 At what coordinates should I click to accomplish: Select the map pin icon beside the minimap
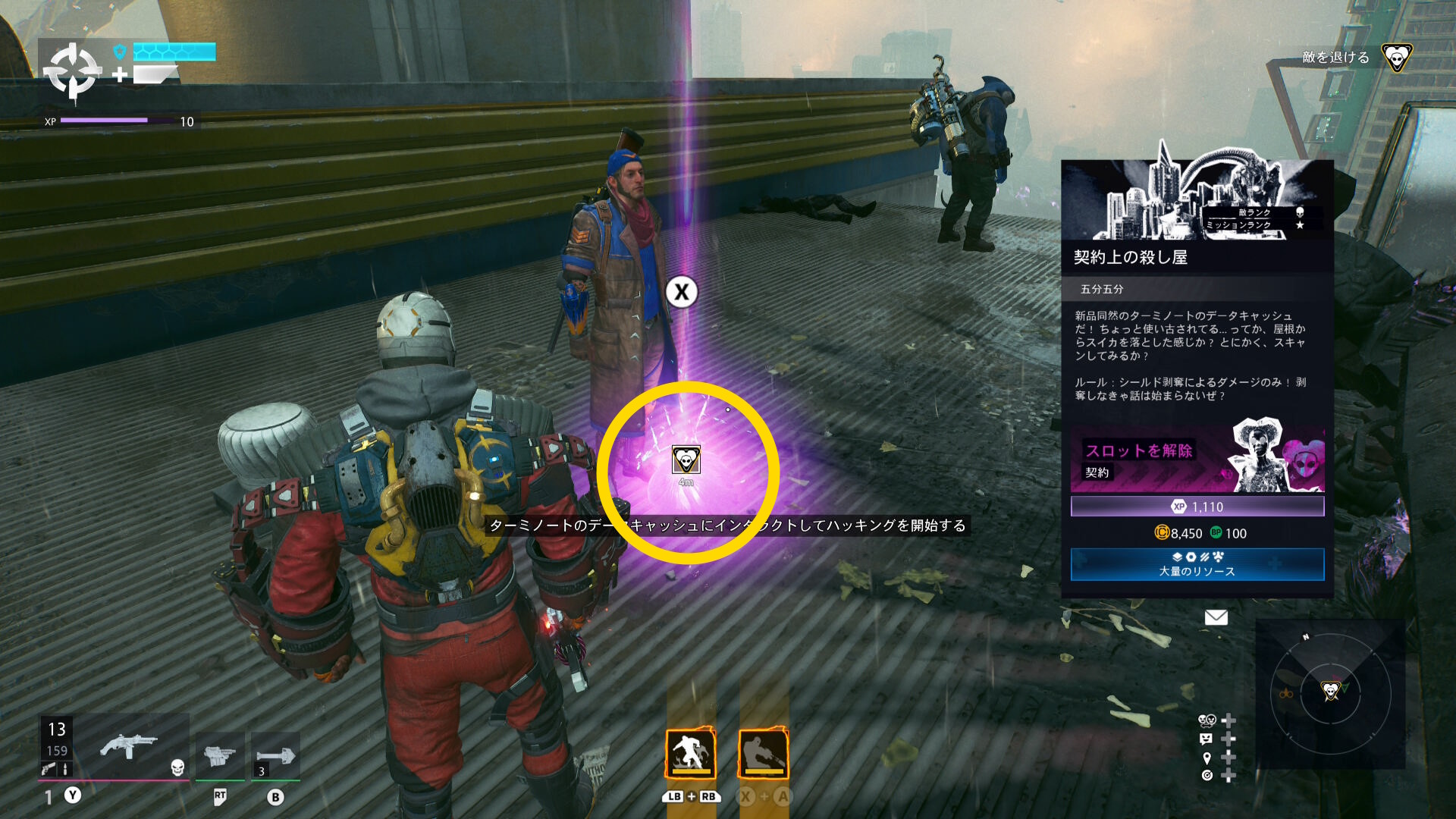point(1207,758)
